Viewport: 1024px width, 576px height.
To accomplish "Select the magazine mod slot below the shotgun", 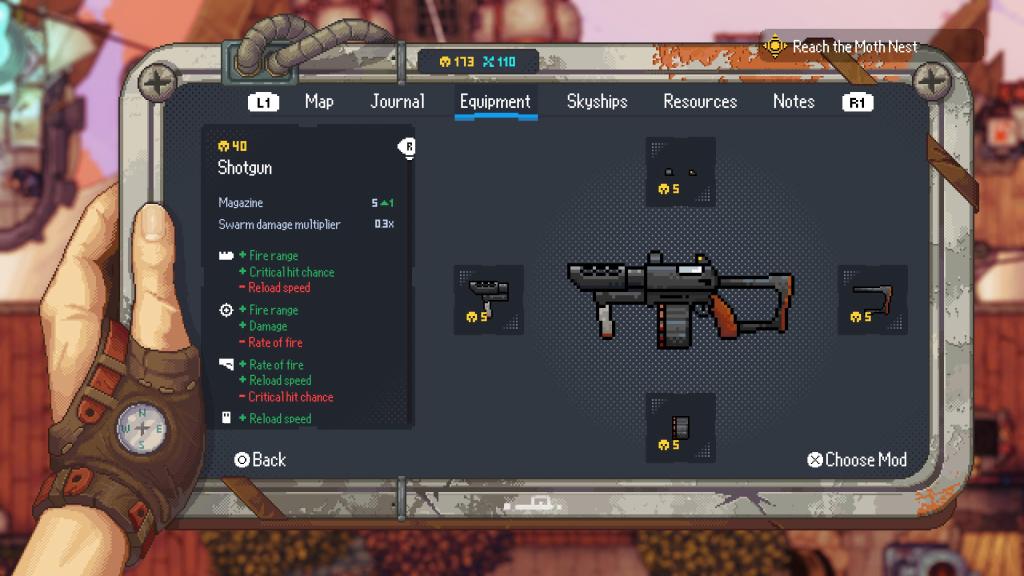I will 680,427.
